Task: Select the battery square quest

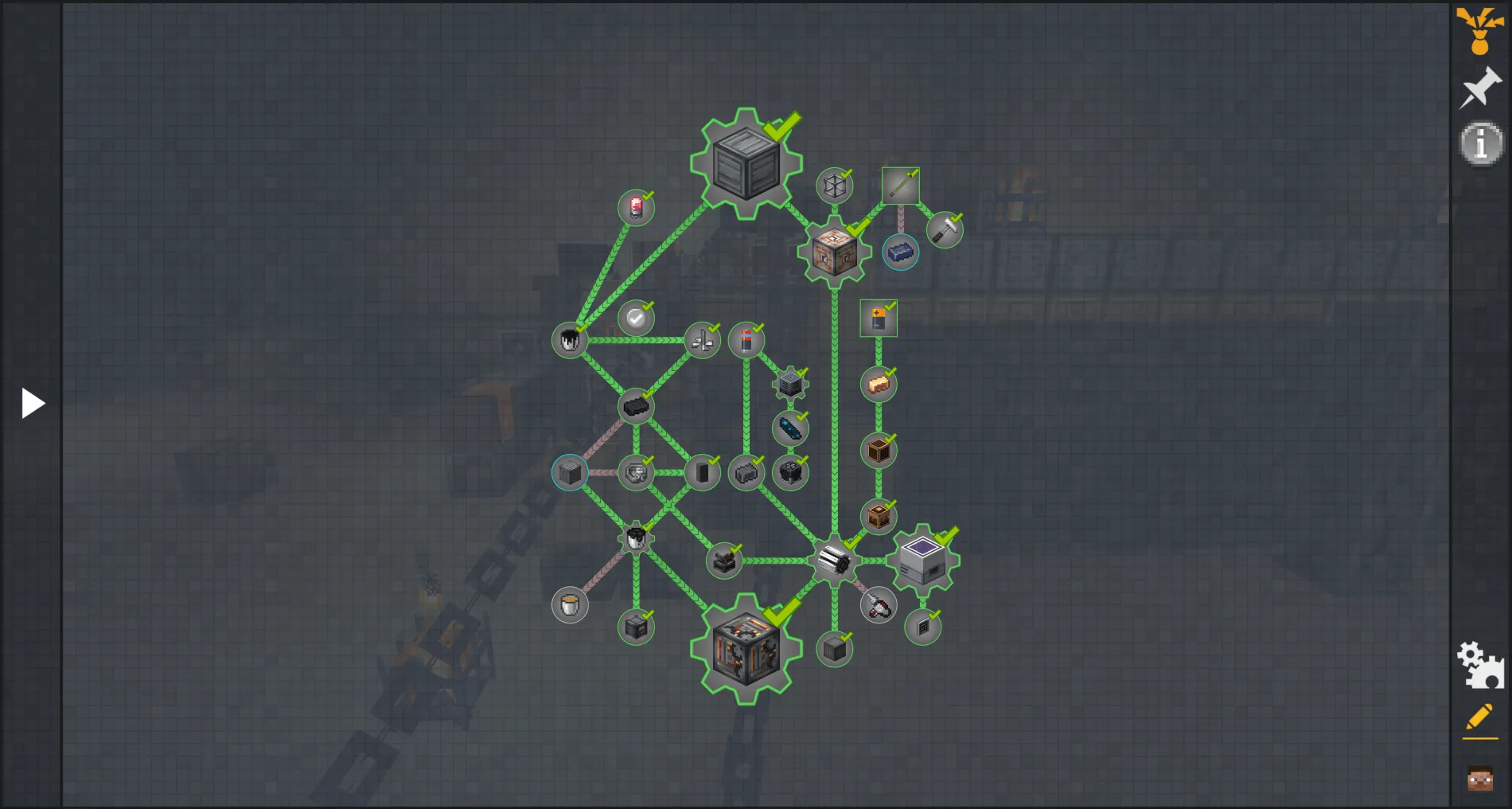Action: click(878, 318)
